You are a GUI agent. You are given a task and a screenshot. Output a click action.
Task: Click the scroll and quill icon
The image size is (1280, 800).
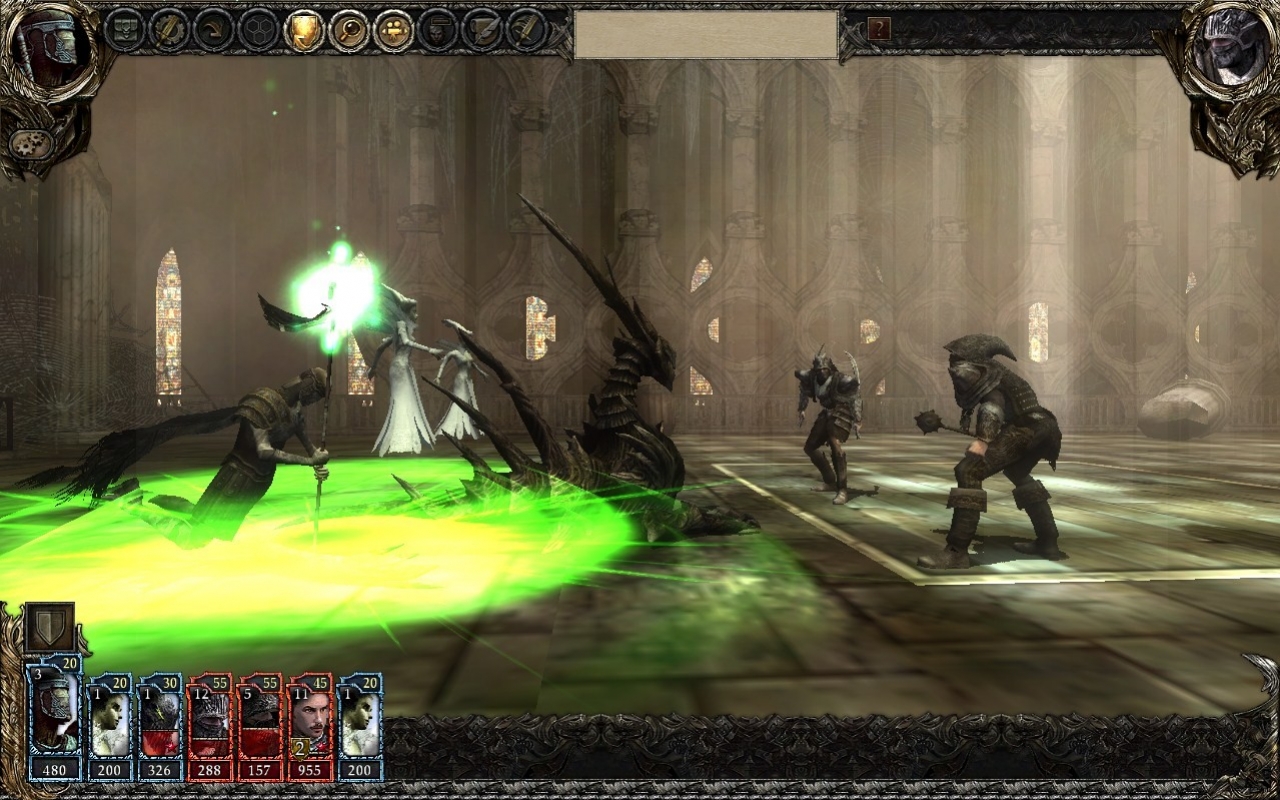point(483,30)
